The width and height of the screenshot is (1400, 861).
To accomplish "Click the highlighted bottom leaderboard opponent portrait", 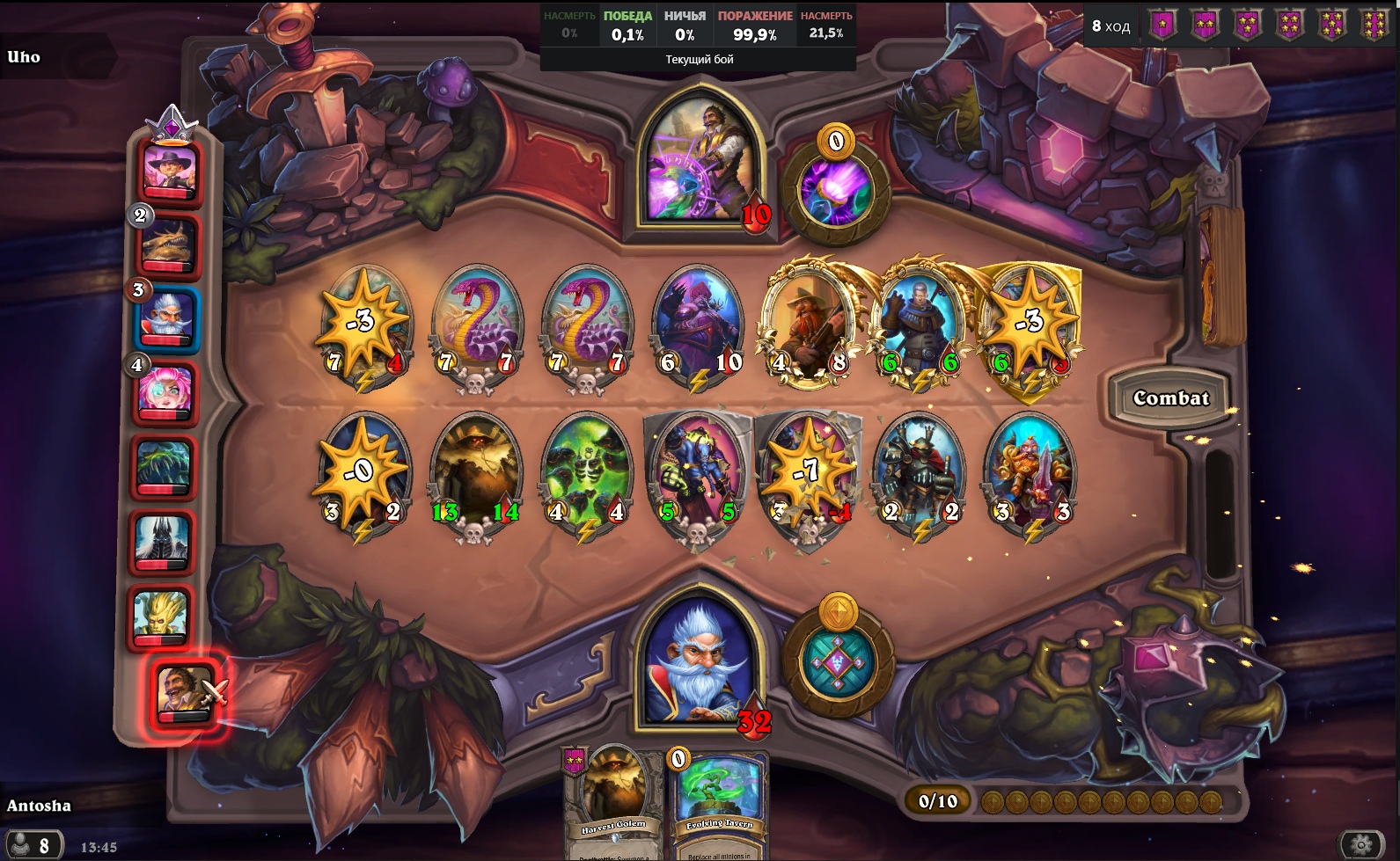I will [x=184, y=693].
